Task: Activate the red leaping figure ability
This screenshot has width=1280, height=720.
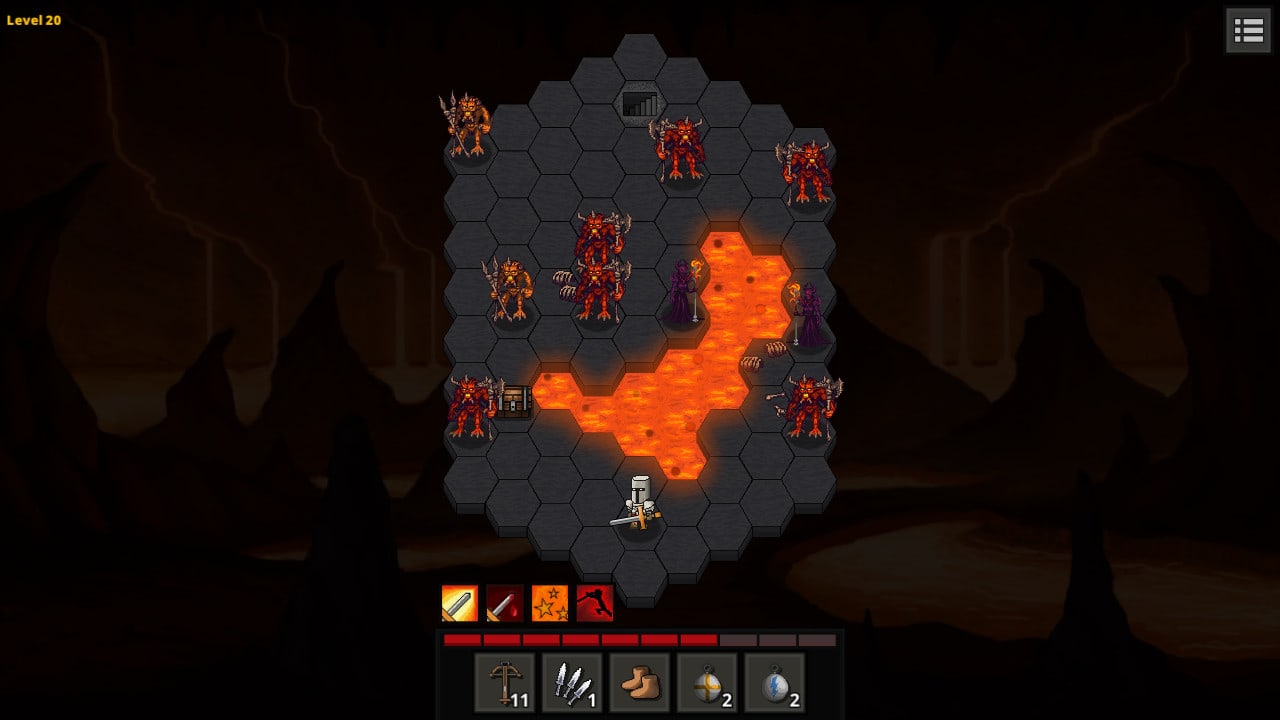Action: click(x=595, y=603)
